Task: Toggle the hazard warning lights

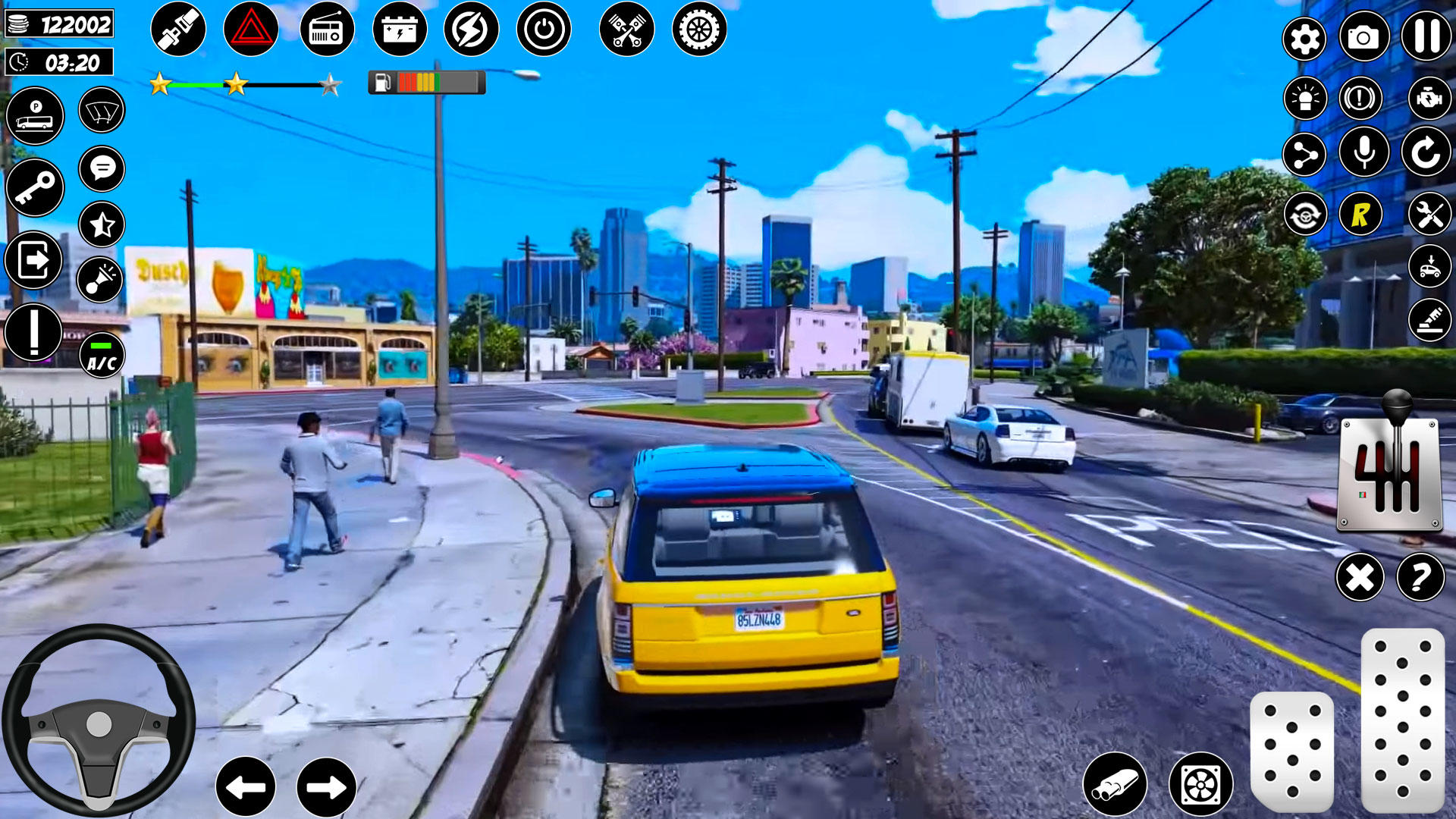Action: (252, 30)
